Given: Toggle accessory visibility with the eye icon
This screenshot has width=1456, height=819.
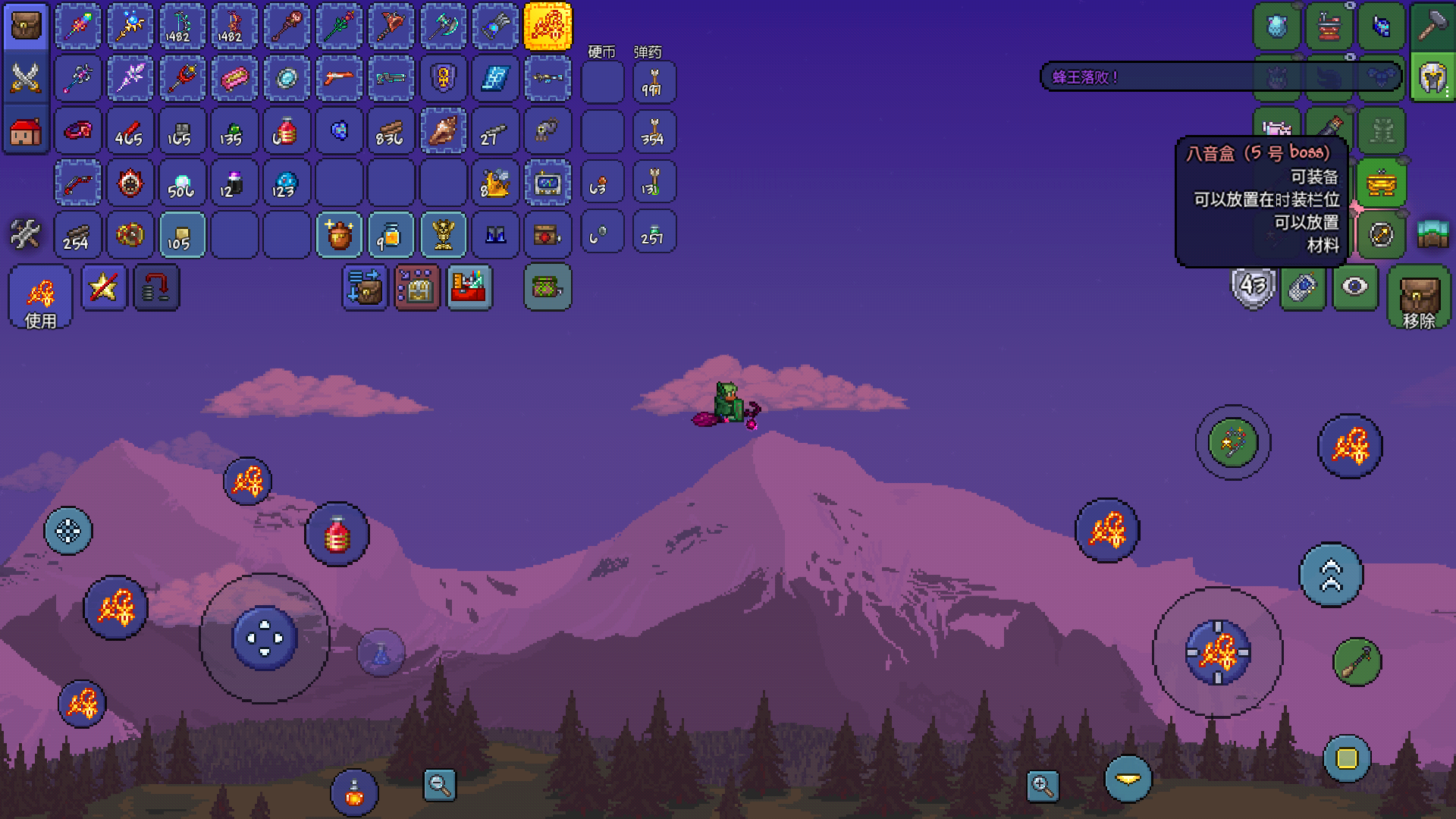Looking at the screenshot, I should point(1355,287).
